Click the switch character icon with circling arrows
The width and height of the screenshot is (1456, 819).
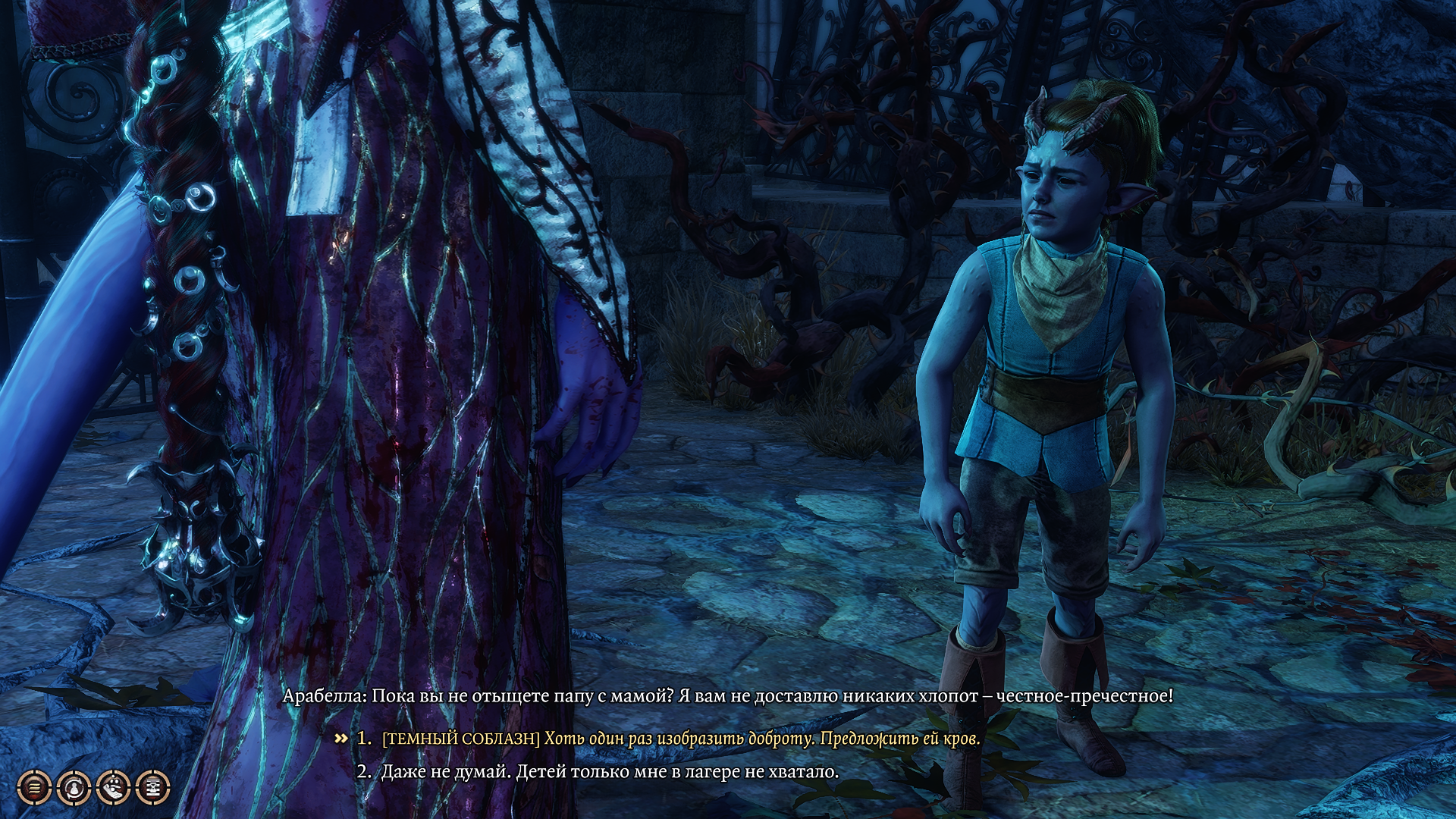pos(74,788)
